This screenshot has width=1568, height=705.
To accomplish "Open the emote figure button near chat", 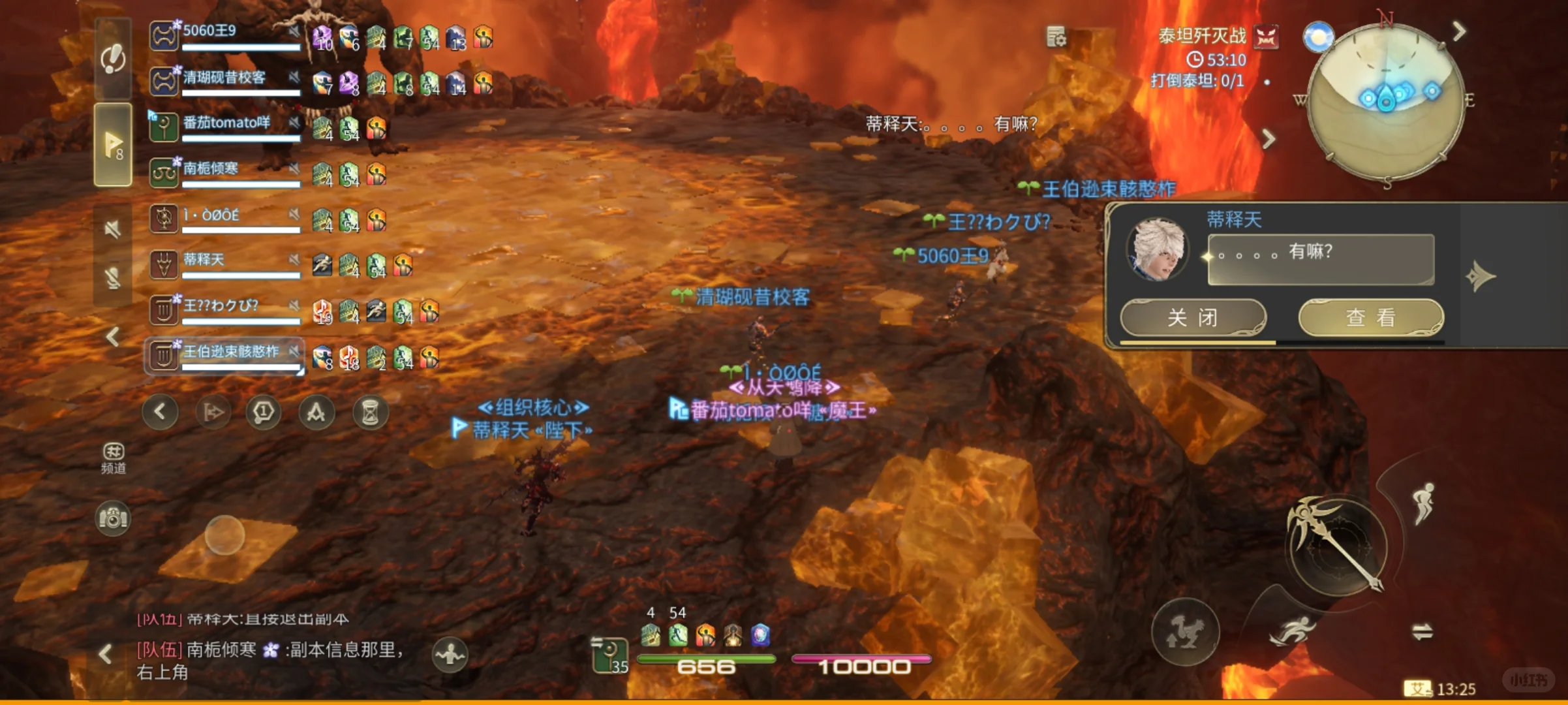I will [x=450, y=653].
